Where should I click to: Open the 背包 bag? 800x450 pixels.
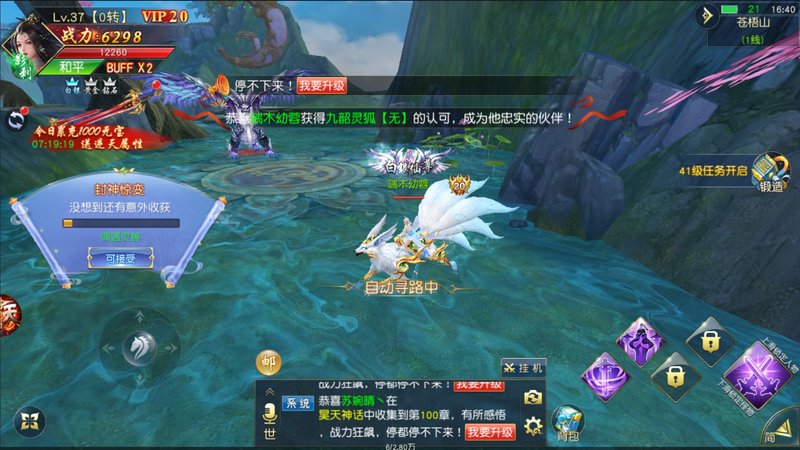[569, 421]
